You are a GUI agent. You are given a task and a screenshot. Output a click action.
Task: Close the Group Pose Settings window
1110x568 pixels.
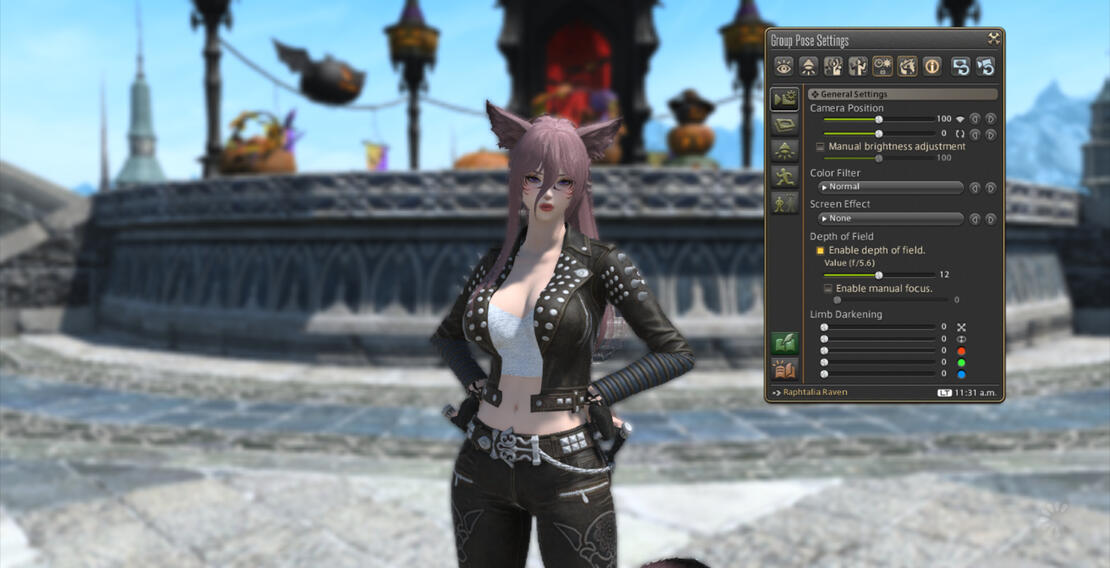993,39
